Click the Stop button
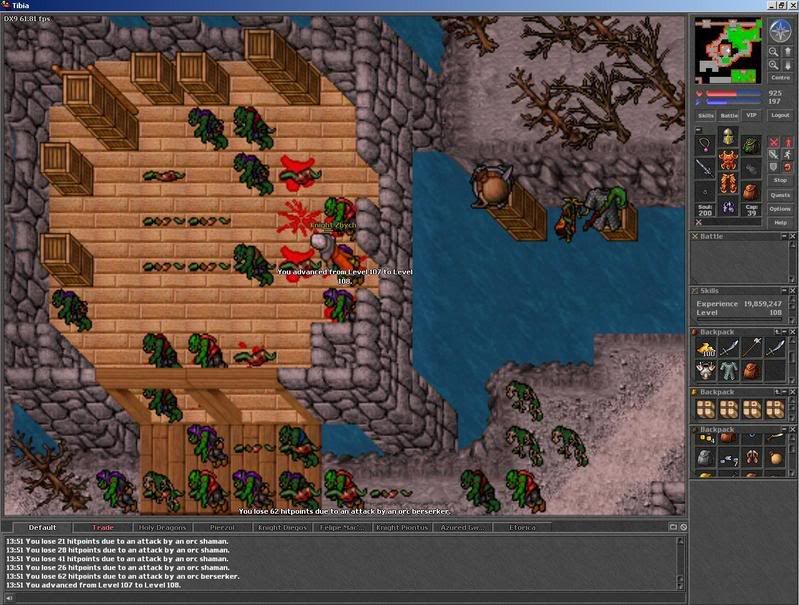The width and height of the screenshot is (799, 605). pos(780,182)
